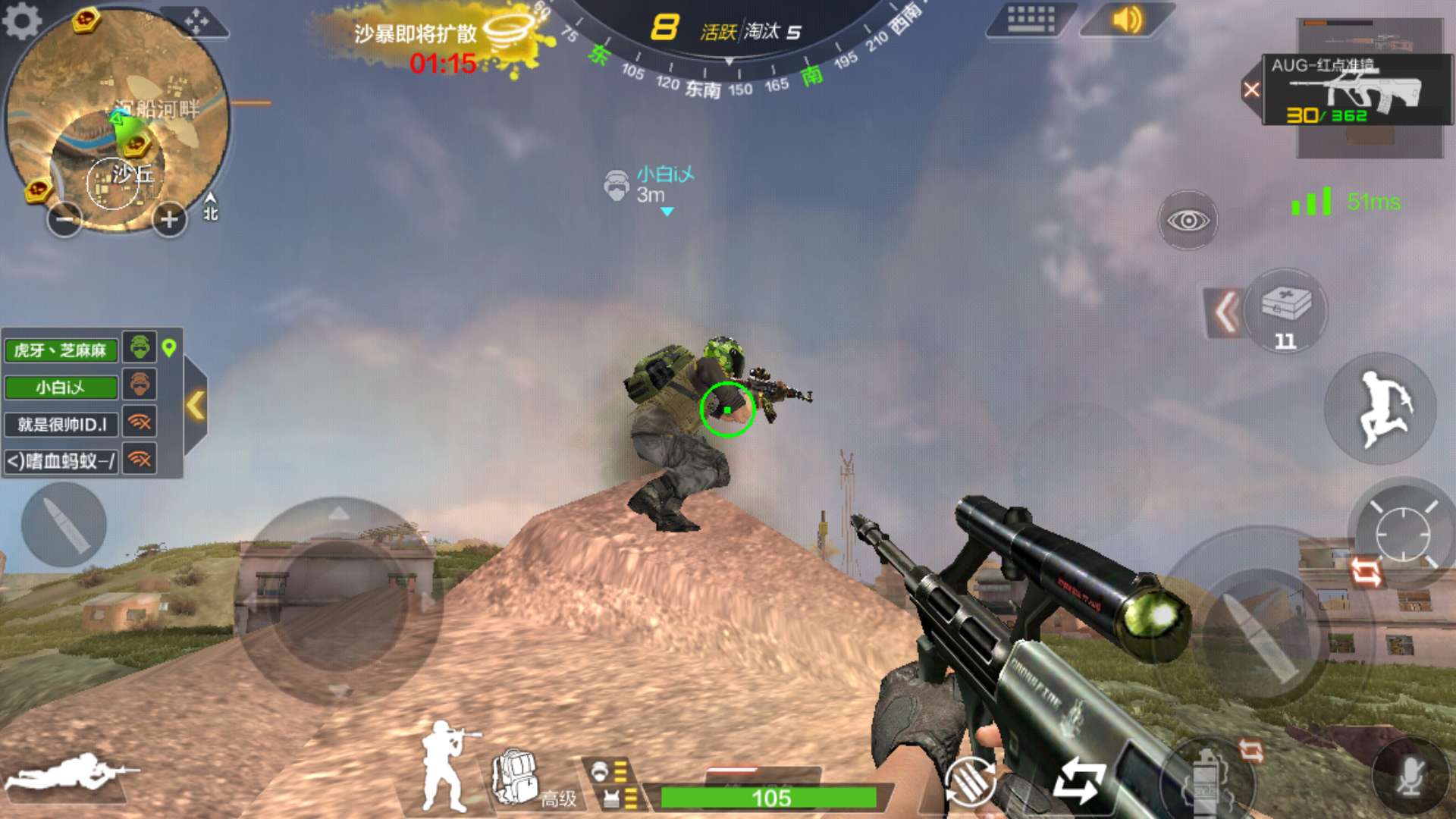Collapse the squad list panel arrow

[196, 405]
